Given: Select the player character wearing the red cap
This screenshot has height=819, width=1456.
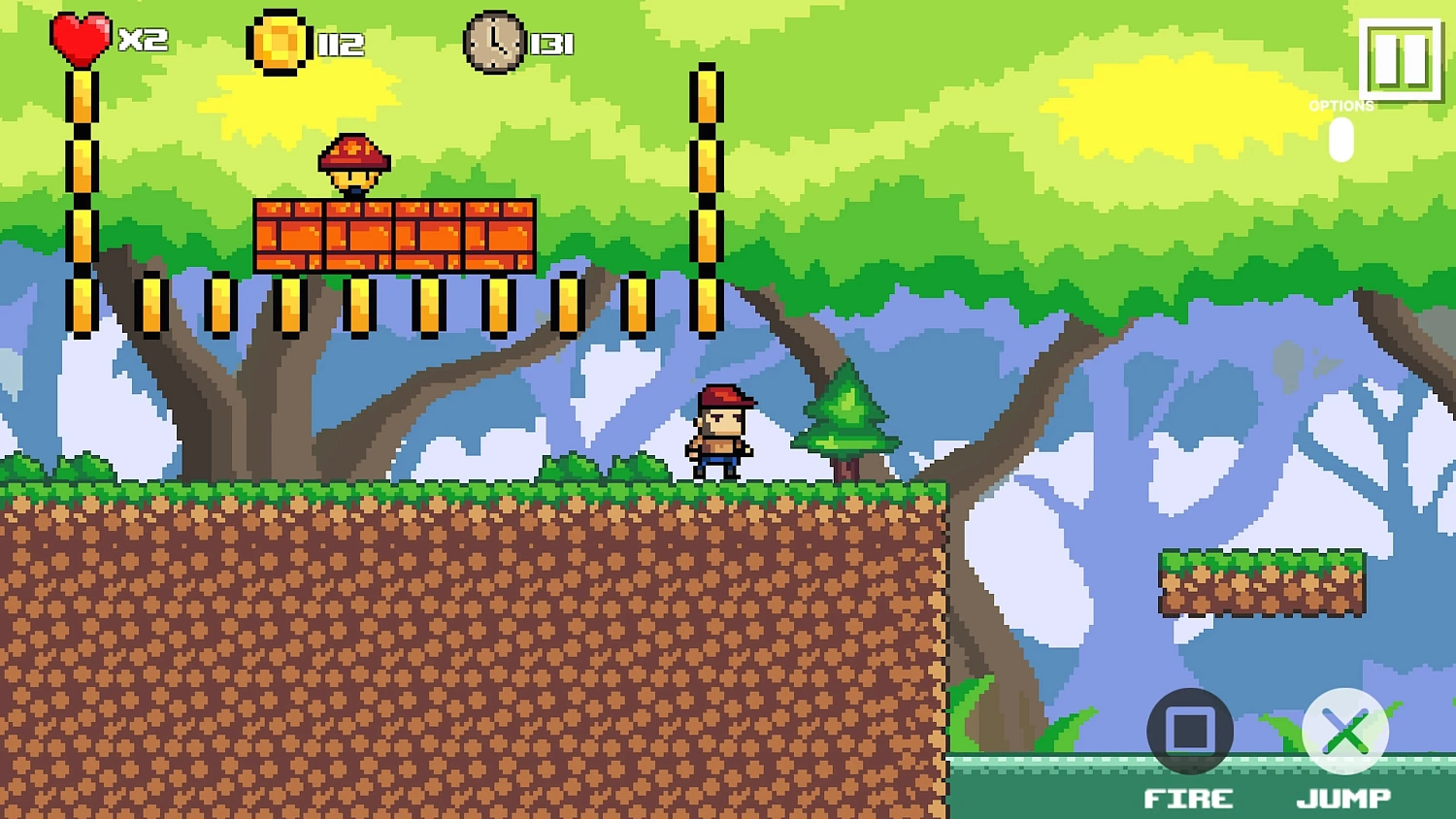Looking at the screenshot, I should [718, 433].
